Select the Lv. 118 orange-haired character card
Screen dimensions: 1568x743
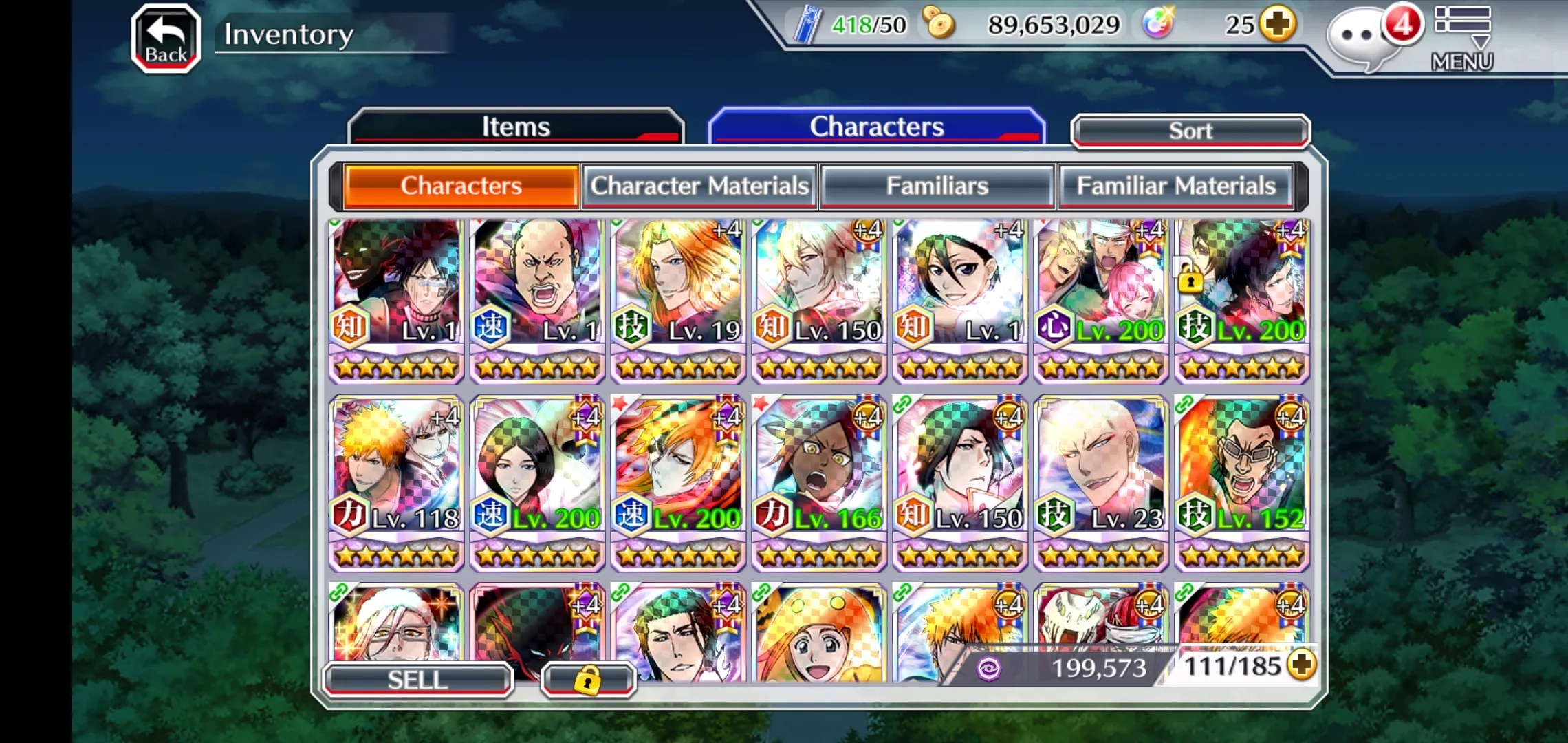397,483
